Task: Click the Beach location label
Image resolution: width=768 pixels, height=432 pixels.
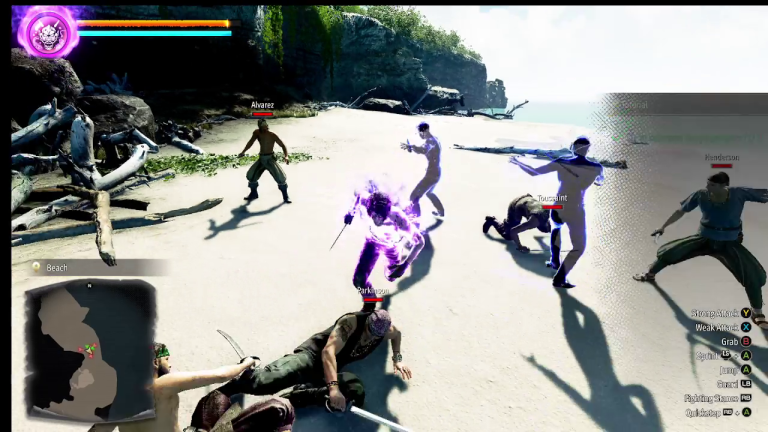Action: (x=57, y=268)
